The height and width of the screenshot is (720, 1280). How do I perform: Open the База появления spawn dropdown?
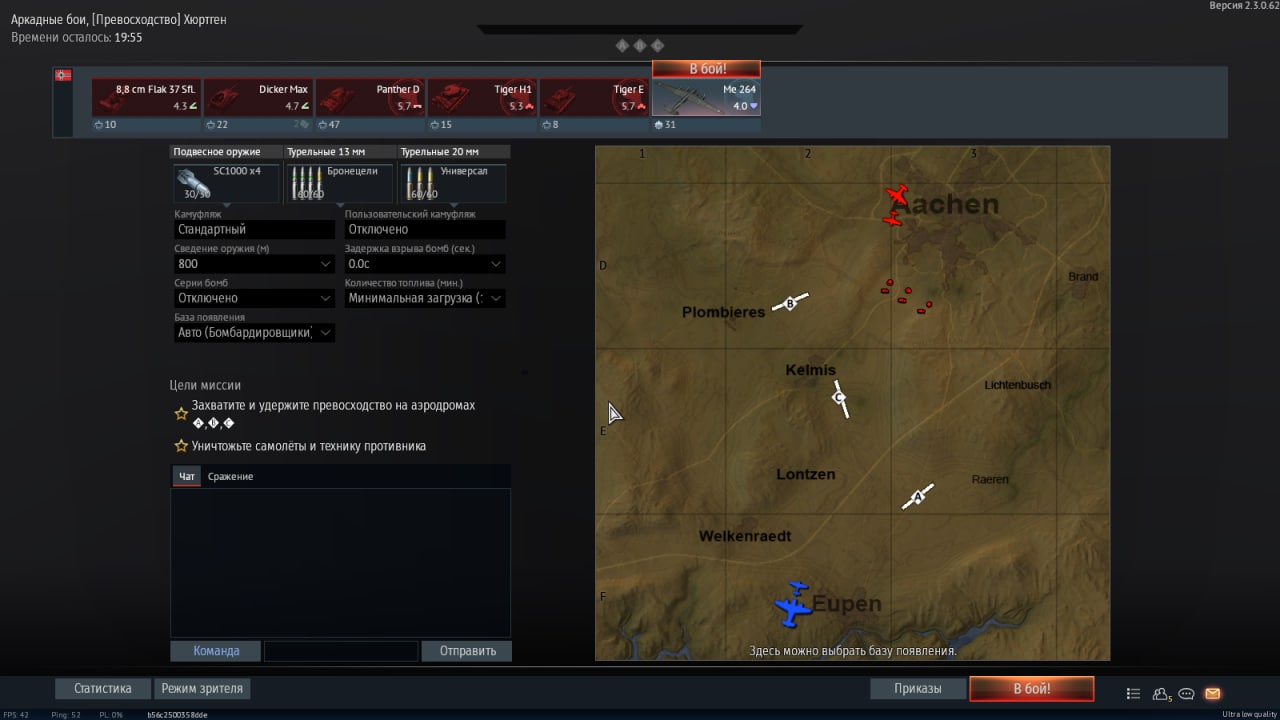pyautogui.click(x=254, y=333)
